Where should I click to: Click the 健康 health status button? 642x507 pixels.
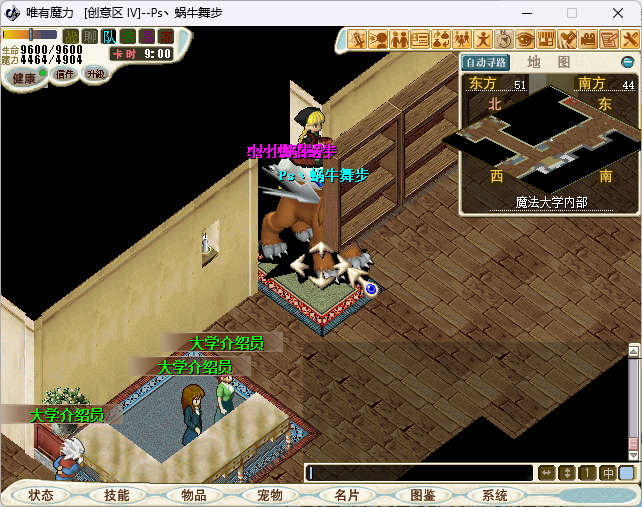24,77
